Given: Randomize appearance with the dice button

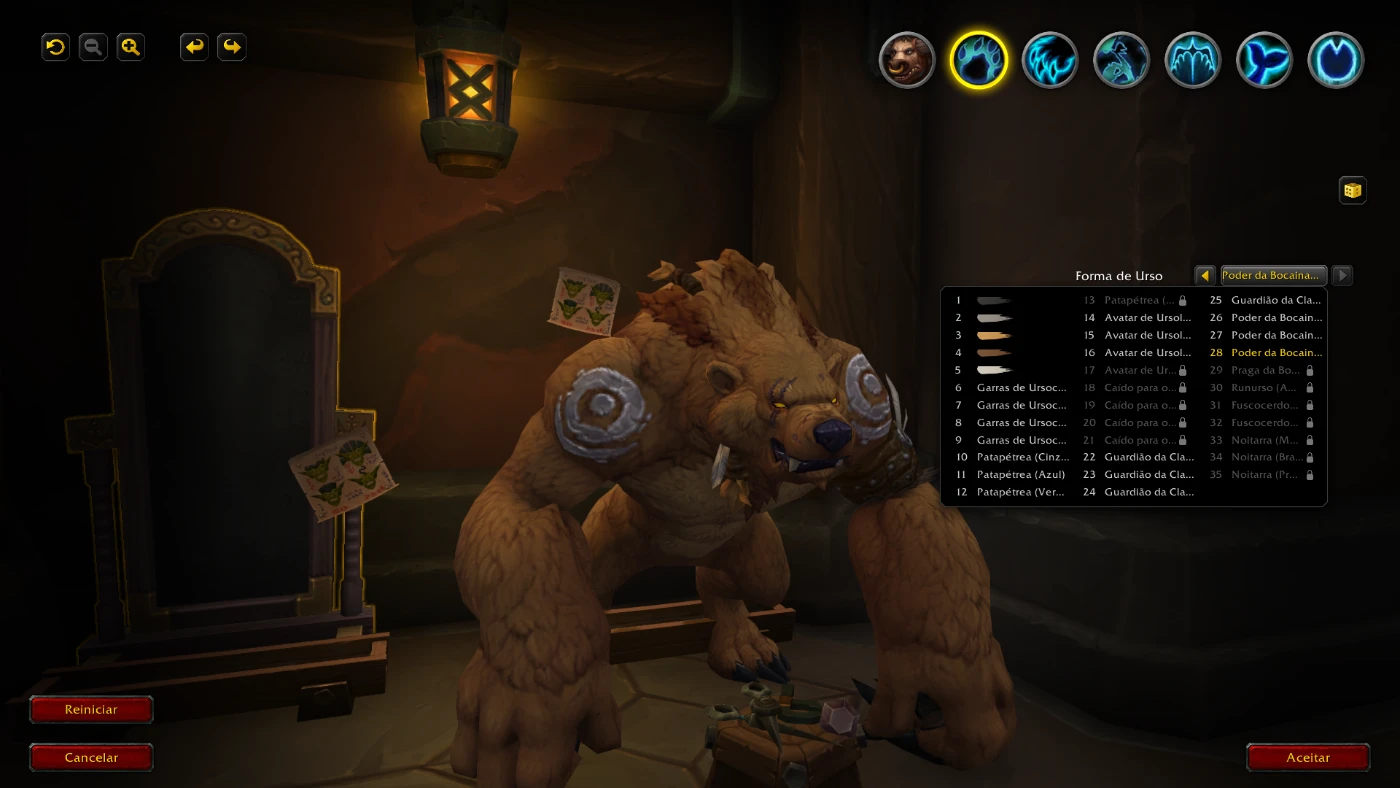Looking at the screenshot, I should pyautogui.click(x=1352, y=190).
